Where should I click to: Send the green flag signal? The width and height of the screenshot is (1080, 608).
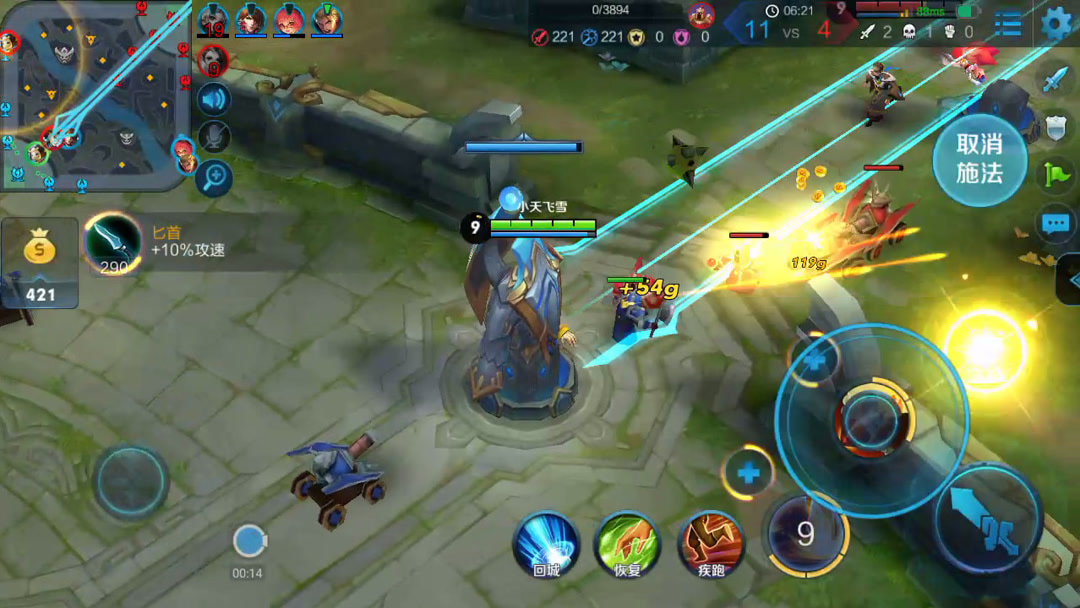(x=1056, y=174)
